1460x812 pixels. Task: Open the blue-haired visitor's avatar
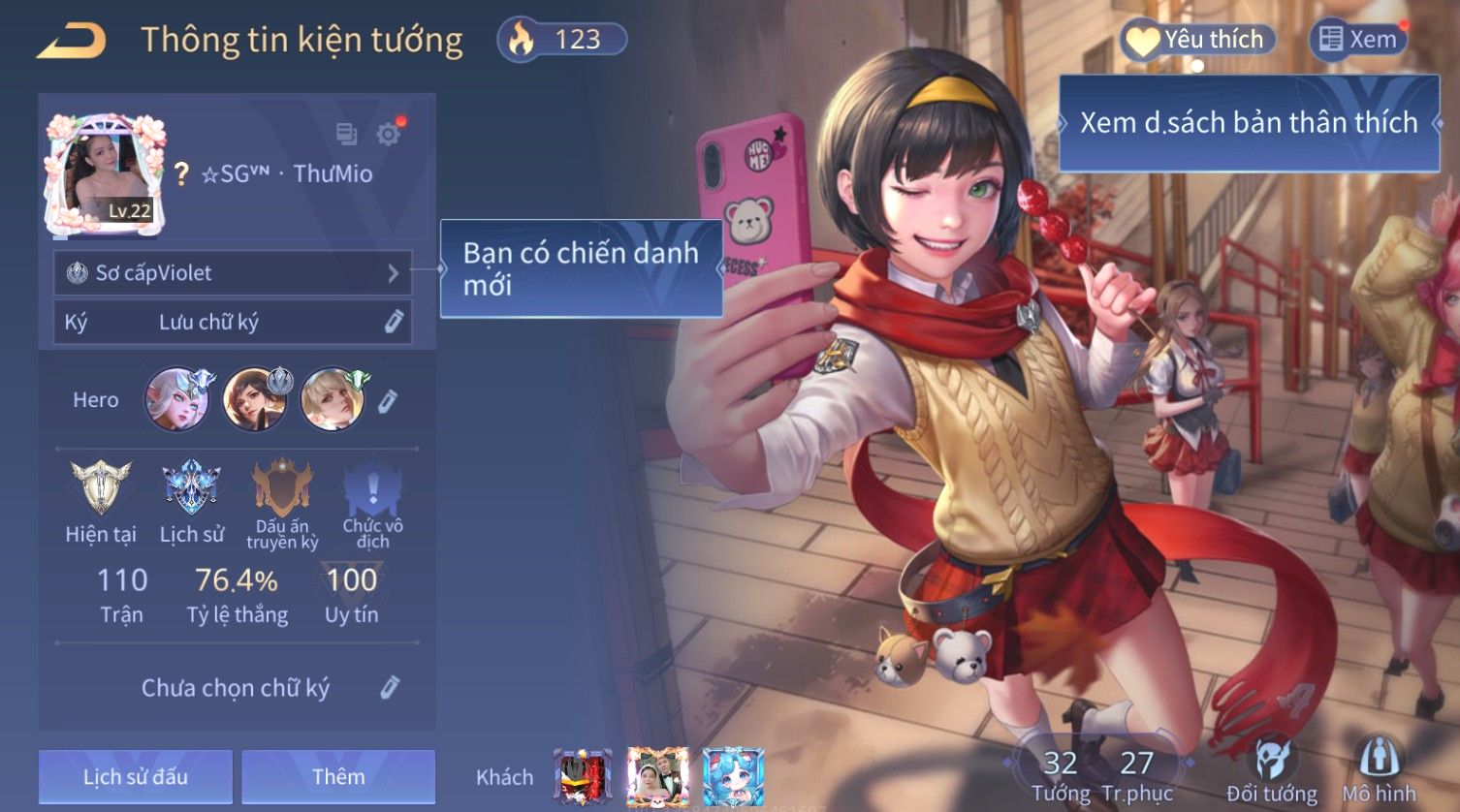733,776
